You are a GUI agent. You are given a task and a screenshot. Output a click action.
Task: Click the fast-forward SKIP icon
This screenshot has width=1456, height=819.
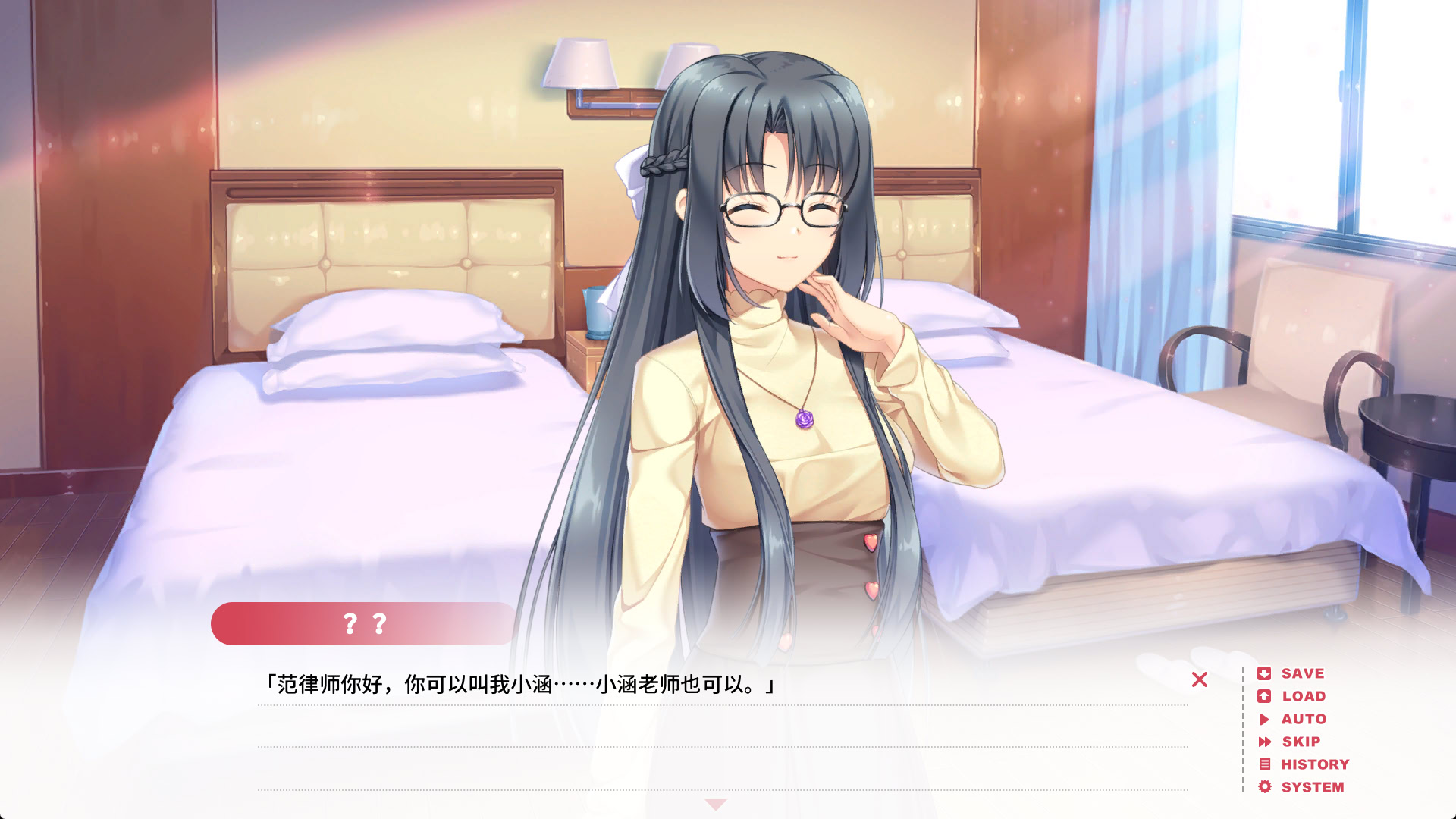(1265, 742)
